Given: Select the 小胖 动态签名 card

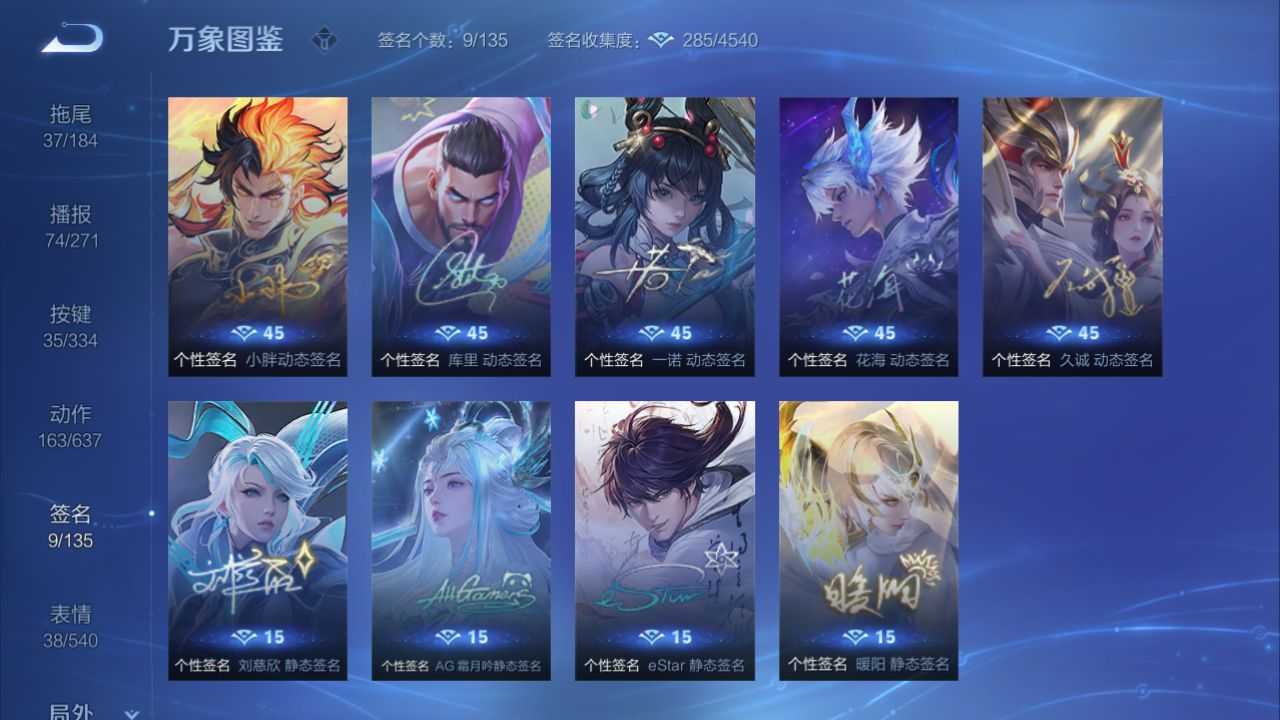Looking at the screenshot, I should [258, 236].
